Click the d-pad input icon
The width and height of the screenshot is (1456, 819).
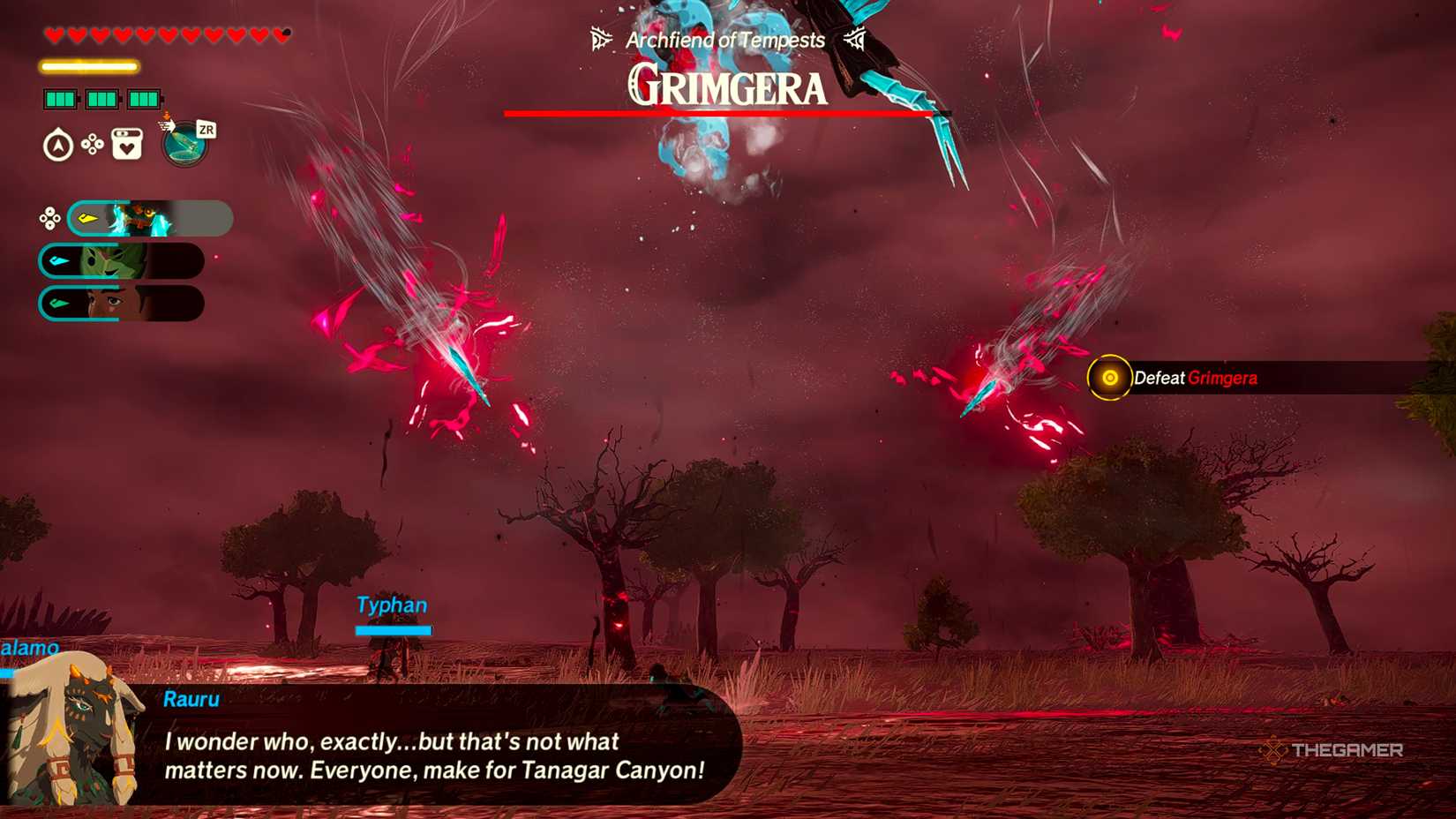tap(92, 144)
